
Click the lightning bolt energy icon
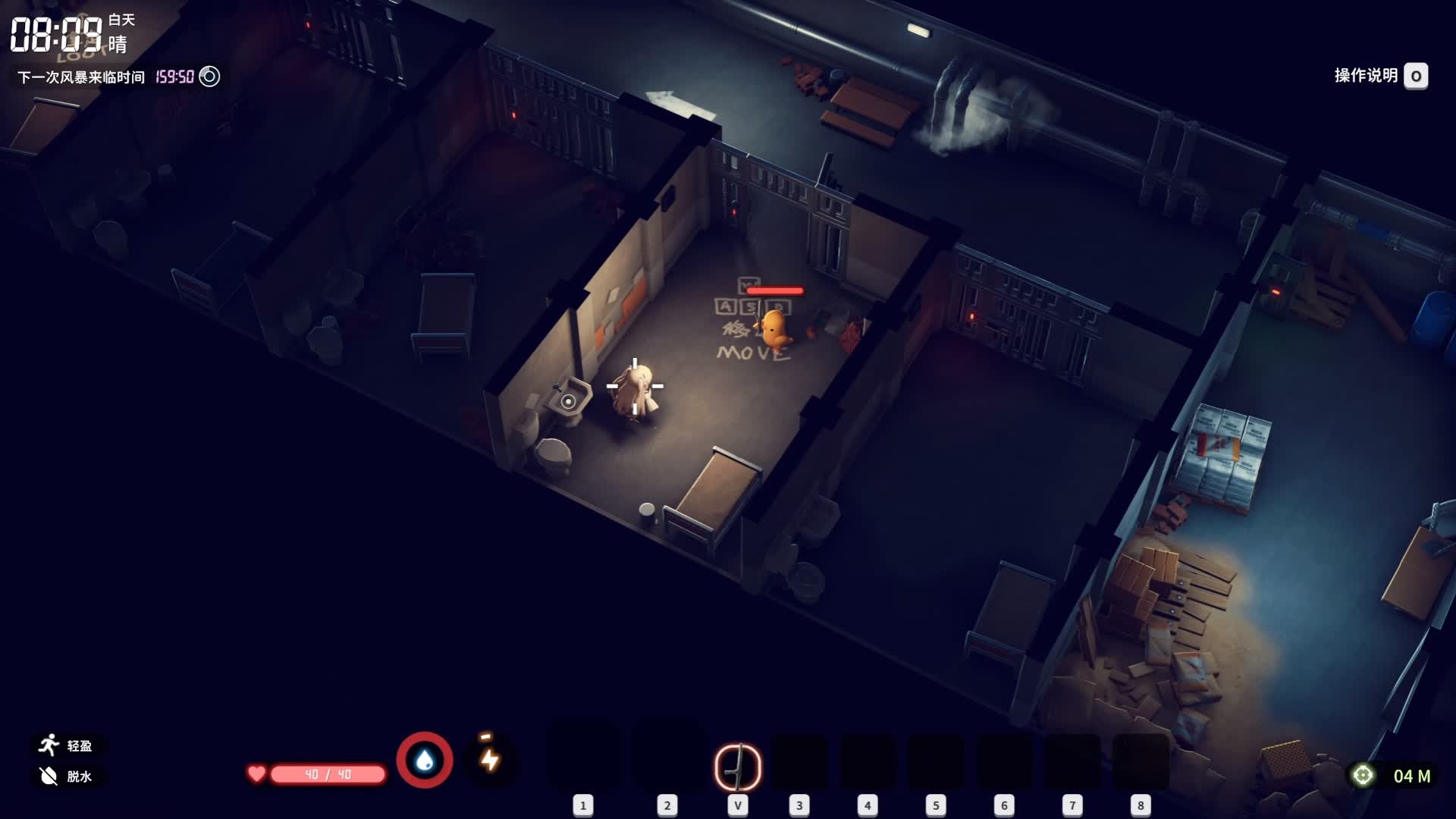(490, 759)
